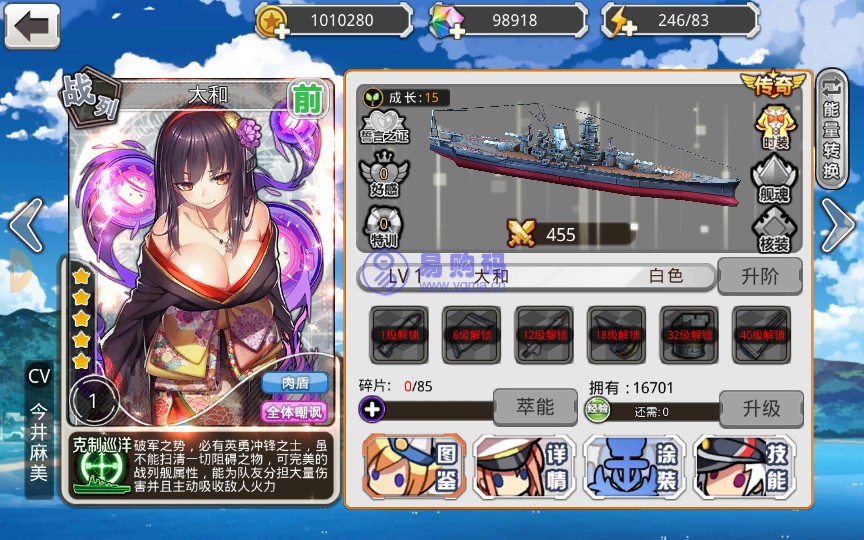Show the previous ship with left arrow
Screen dimensions: 864x540
click(25, 225)
